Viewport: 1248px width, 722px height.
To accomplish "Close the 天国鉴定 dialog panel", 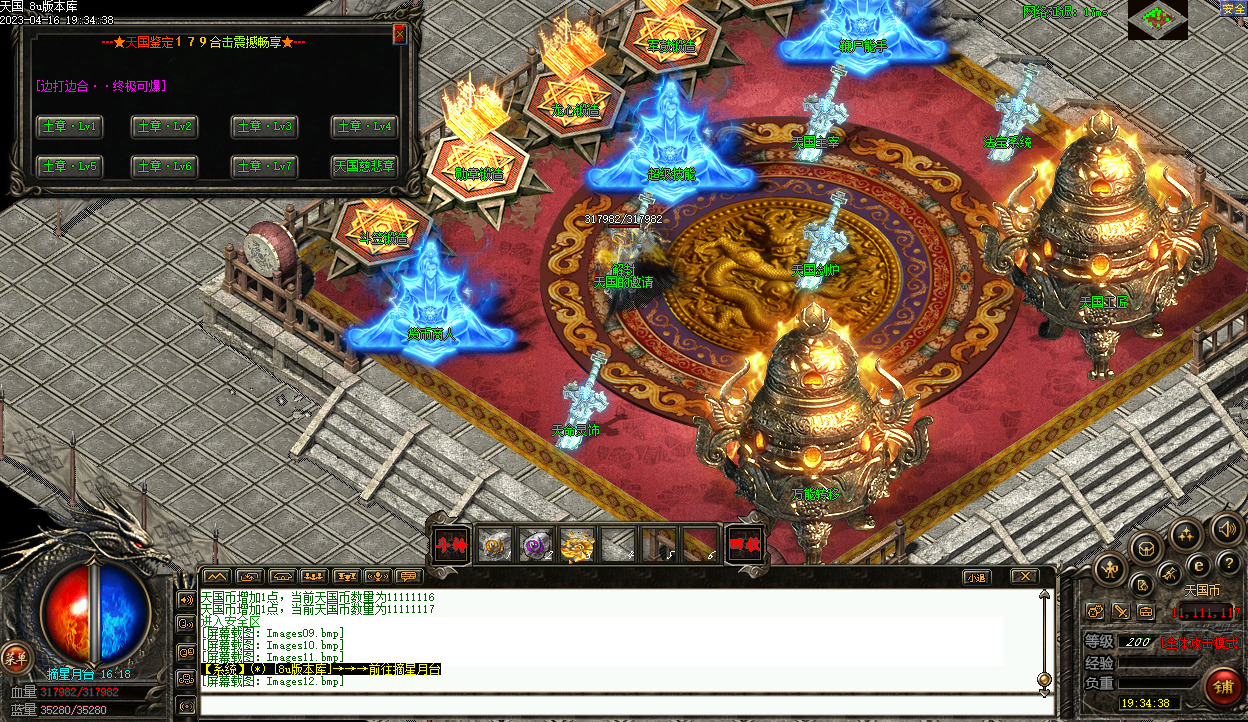I will pos(400,34).
